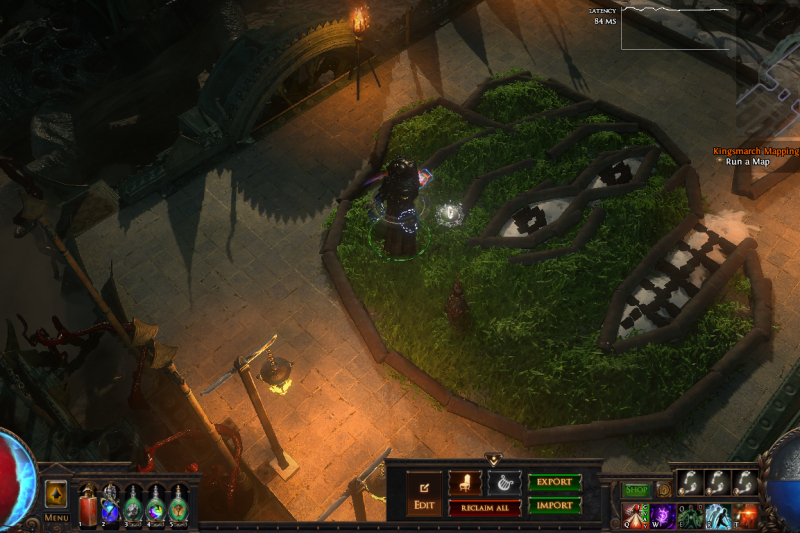This screenshot has width=800, height=533.
Task: Select the Kingsmarch Mapping objective tracker
Action: click(755, 152)
